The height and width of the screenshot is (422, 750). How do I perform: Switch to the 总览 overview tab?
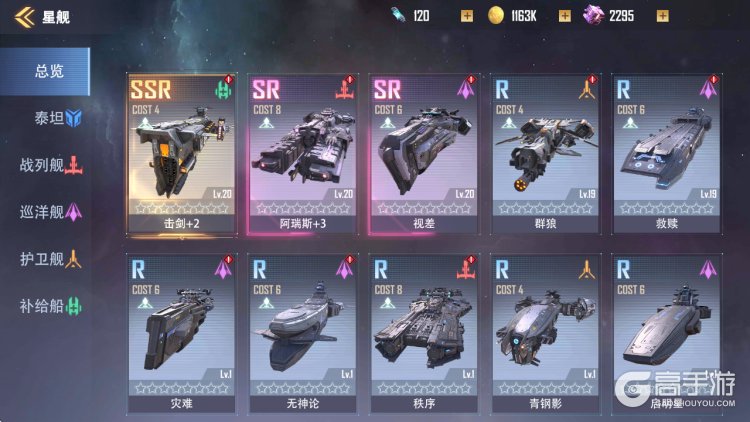click(48, 71)
